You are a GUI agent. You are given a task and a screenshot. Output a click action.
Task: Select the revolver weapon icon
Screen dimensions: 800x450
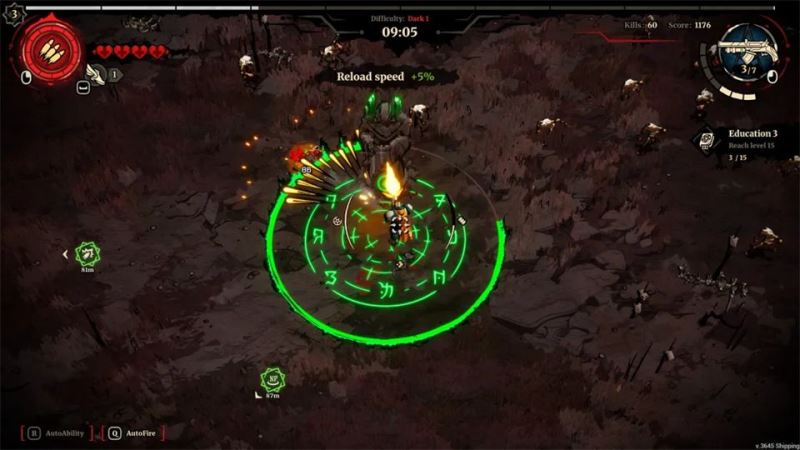point(749,48)
